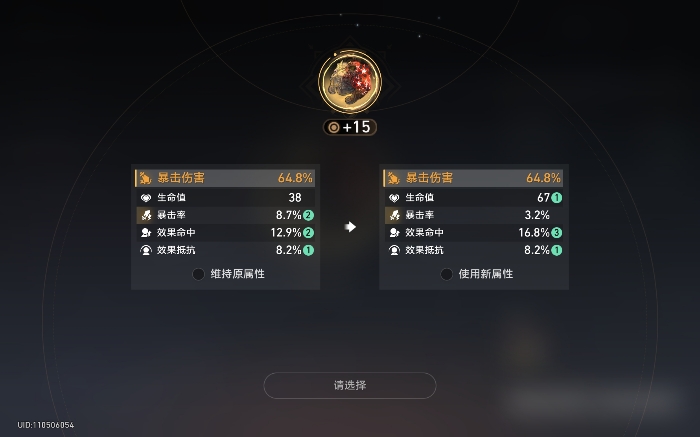This screenshot has height=437, width=700.
Task: Inspect the +15 relic icon
Action: coord(349,80)
